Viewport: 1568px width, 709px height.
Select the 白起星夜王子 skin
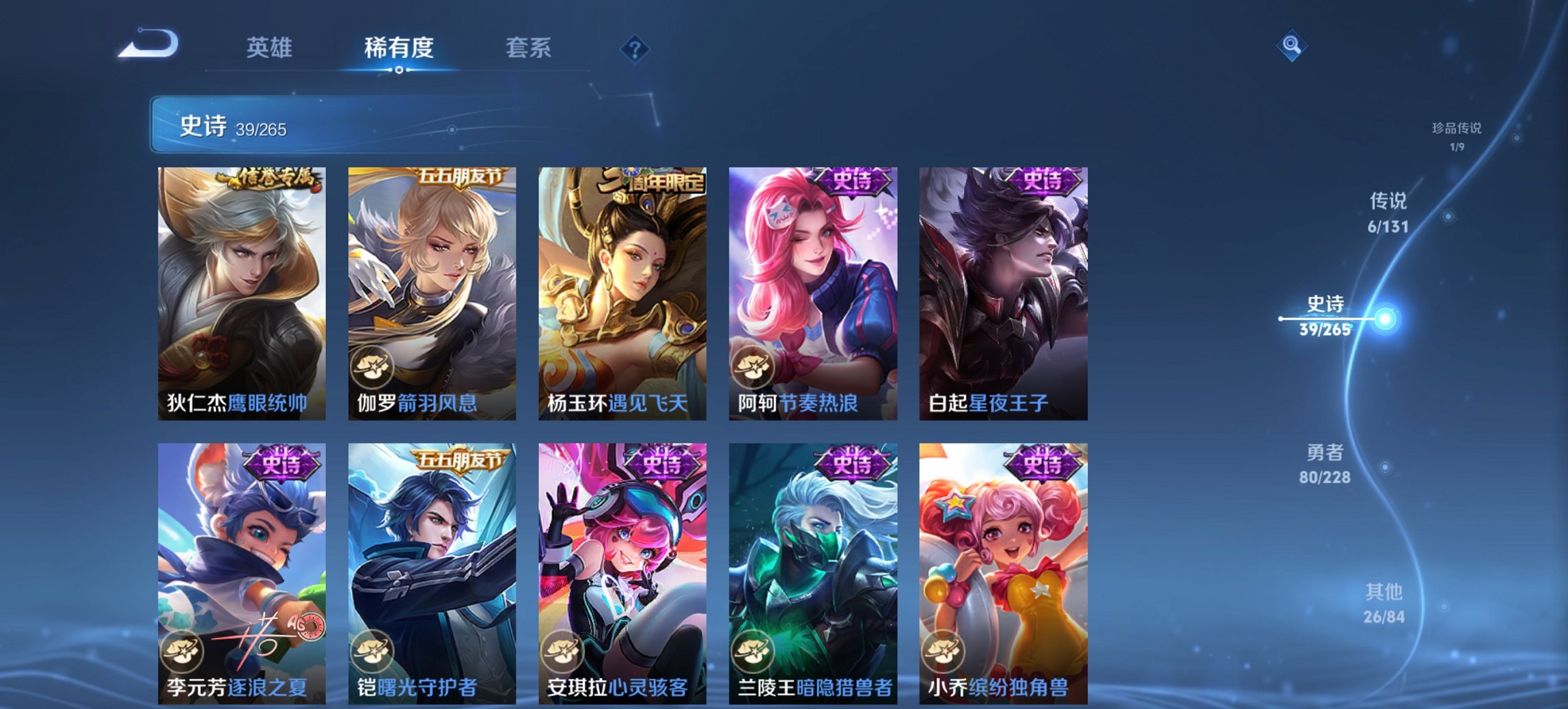click(1004, 287)
